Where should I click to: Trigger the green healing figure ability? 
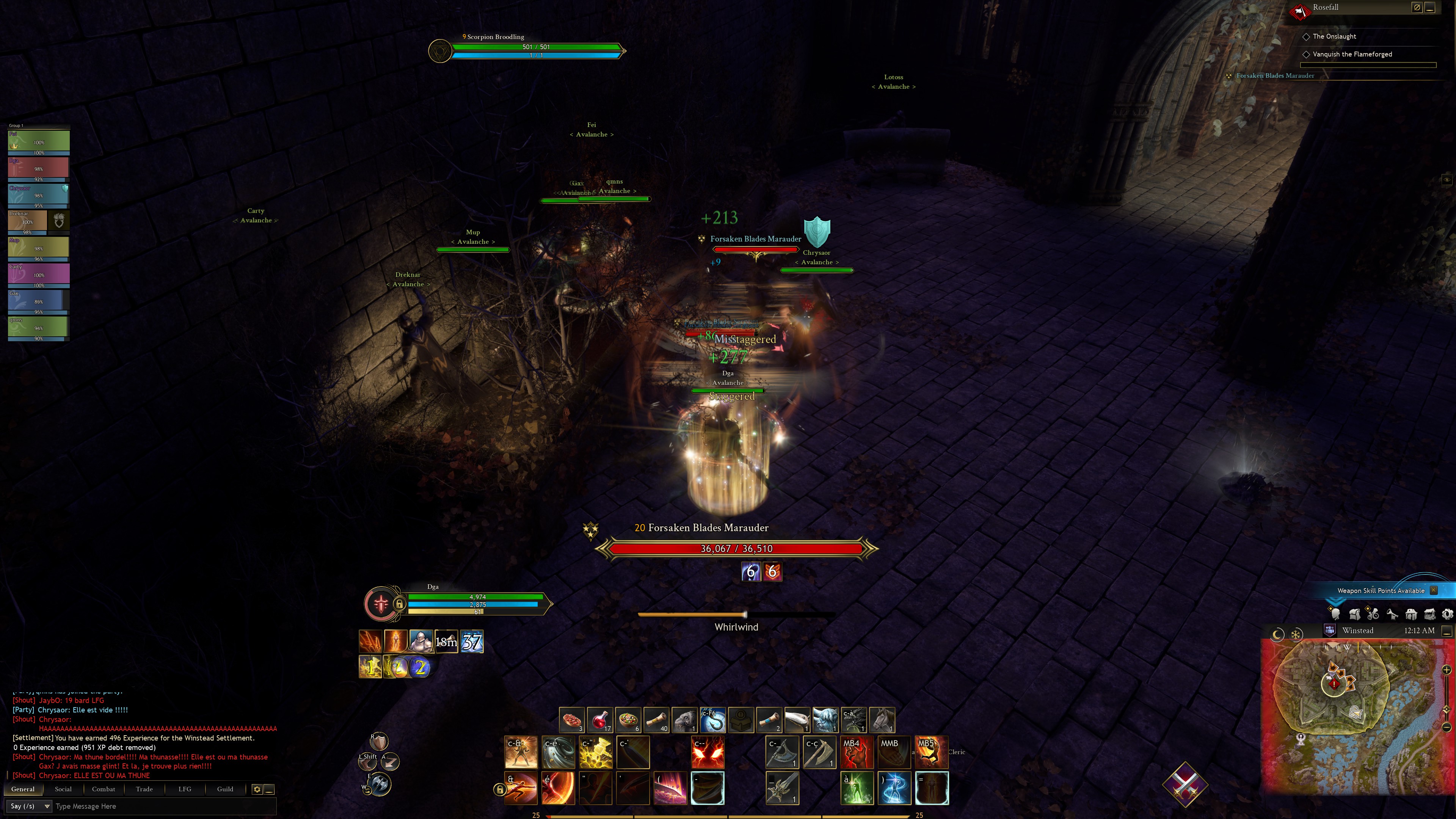(857, 788)
